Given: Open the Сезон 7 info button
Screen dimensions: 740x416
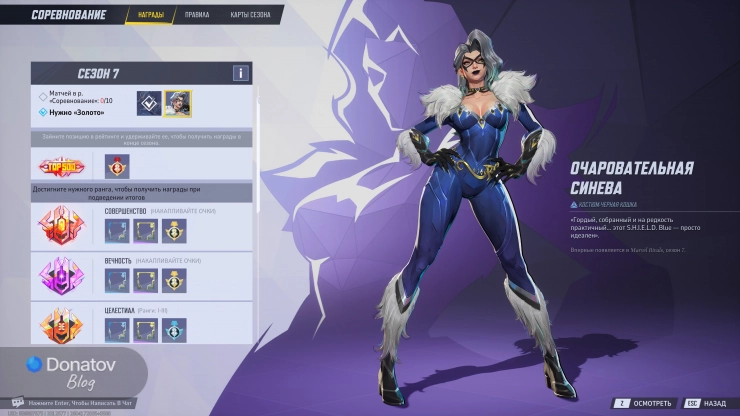Looking at the screenshot, I should tap(240, 73).
